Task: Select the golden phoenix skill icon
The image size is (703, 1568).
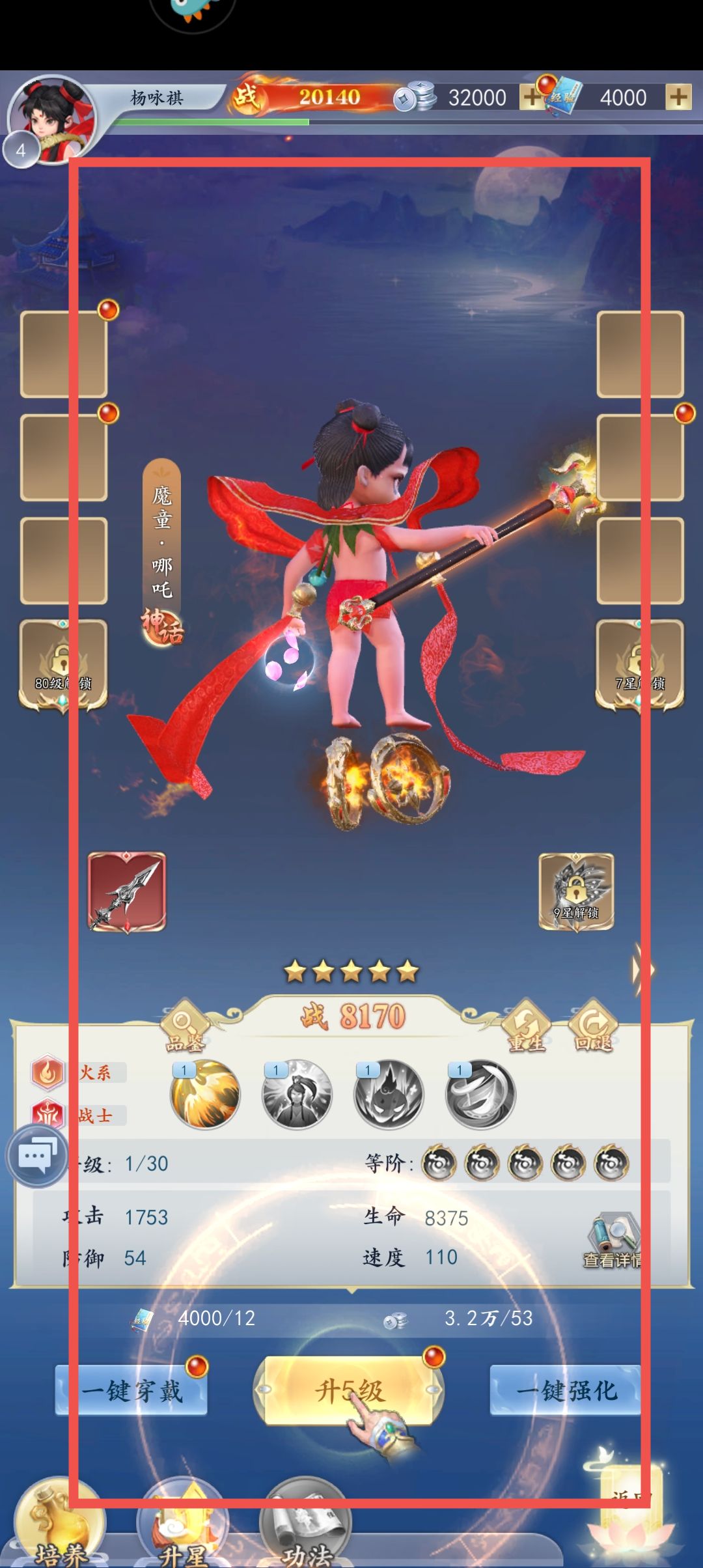Action: pyautogui.click(x=205, y=1094)
